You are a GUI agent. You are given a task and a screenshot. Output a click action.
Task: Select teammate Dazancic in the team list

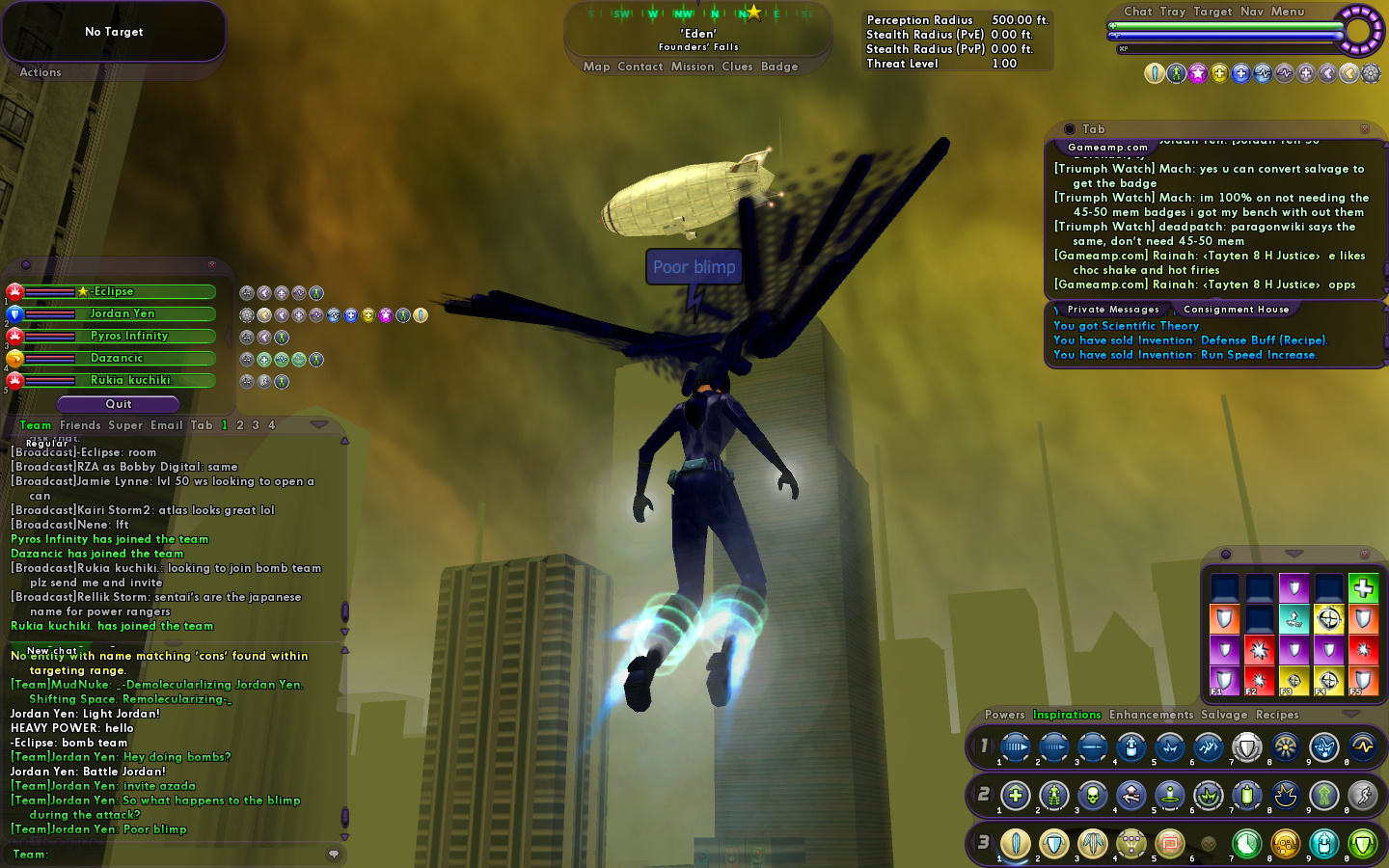(x=117, y=358)
